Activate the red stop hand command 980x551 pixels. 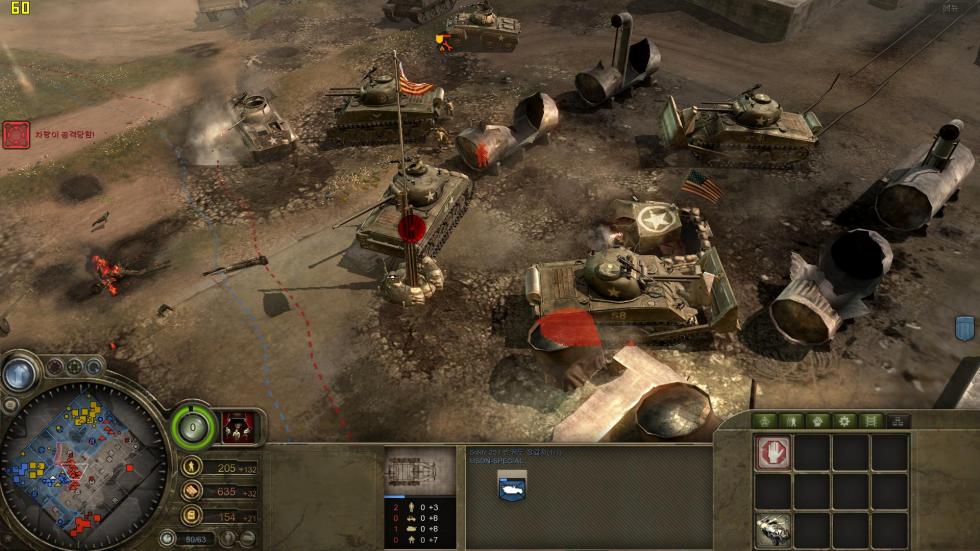coord(773,452)
